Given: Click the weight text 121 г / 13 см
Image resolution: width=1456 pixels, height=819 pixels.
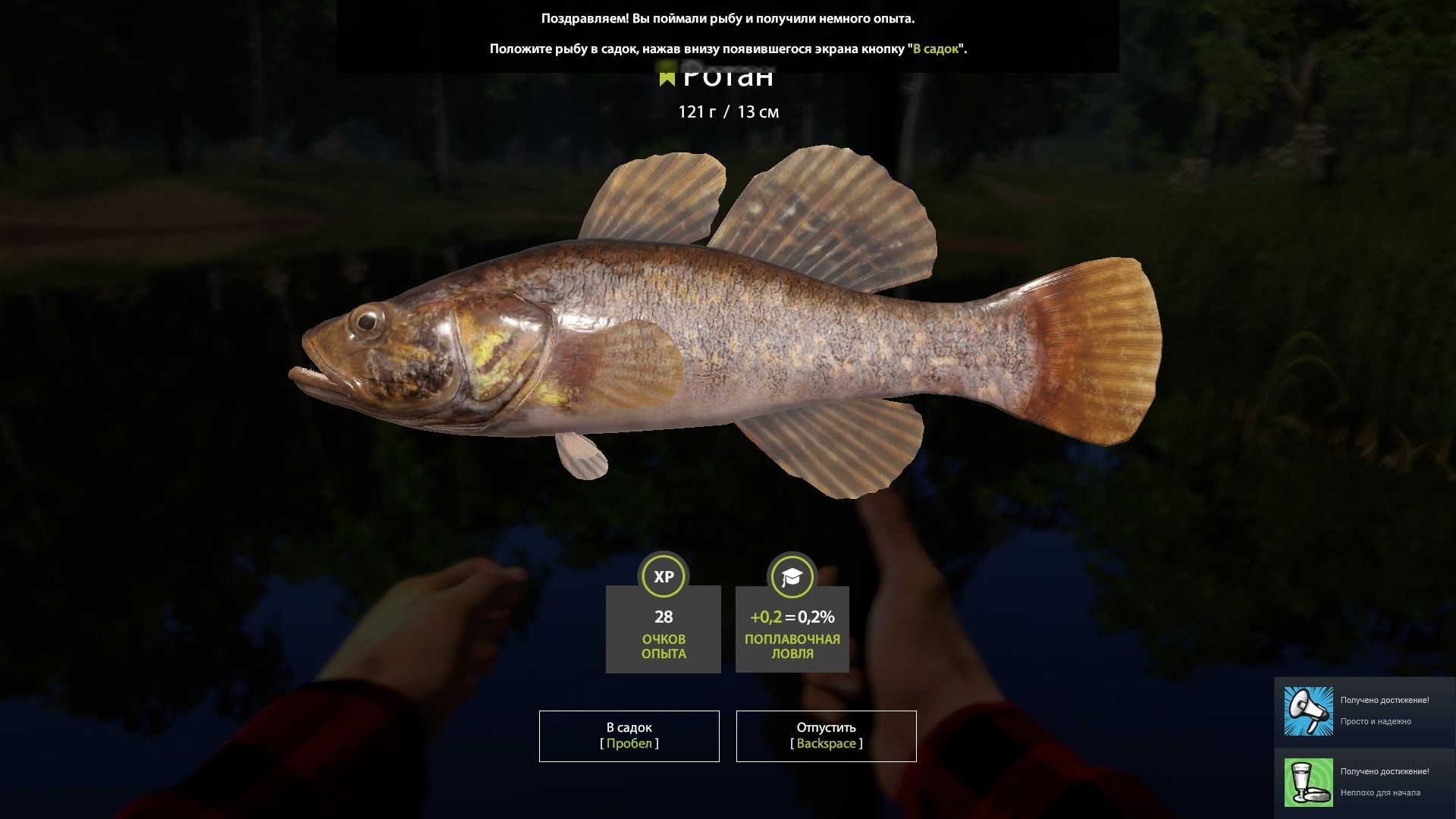Looking at the screenshot, I should click(729, 112).
